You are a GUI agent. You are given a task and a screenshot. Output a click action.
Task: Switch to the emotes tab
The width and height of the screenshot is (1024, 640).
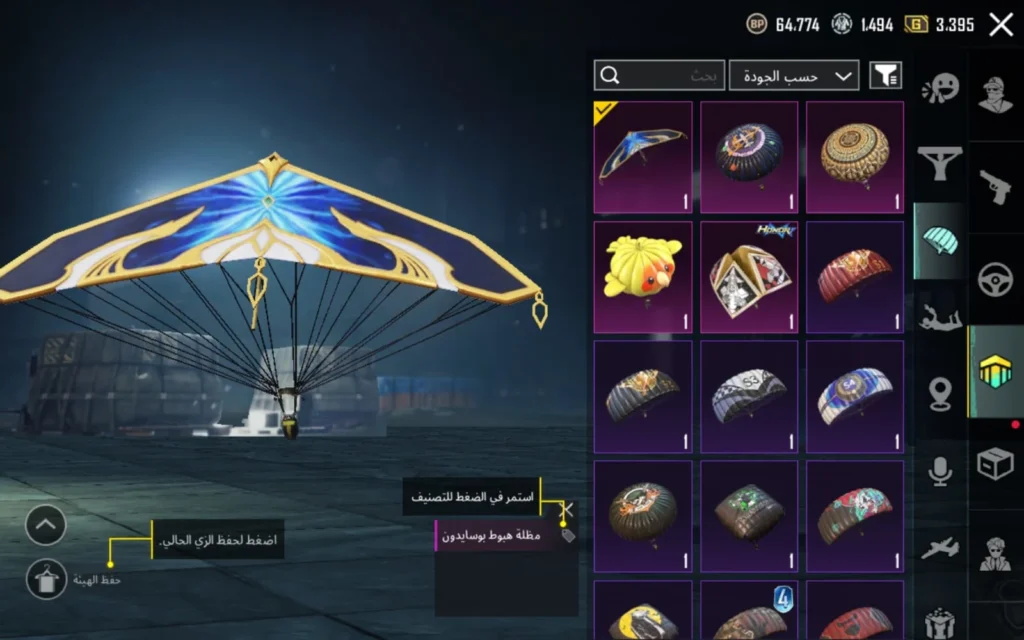[940, 89]
